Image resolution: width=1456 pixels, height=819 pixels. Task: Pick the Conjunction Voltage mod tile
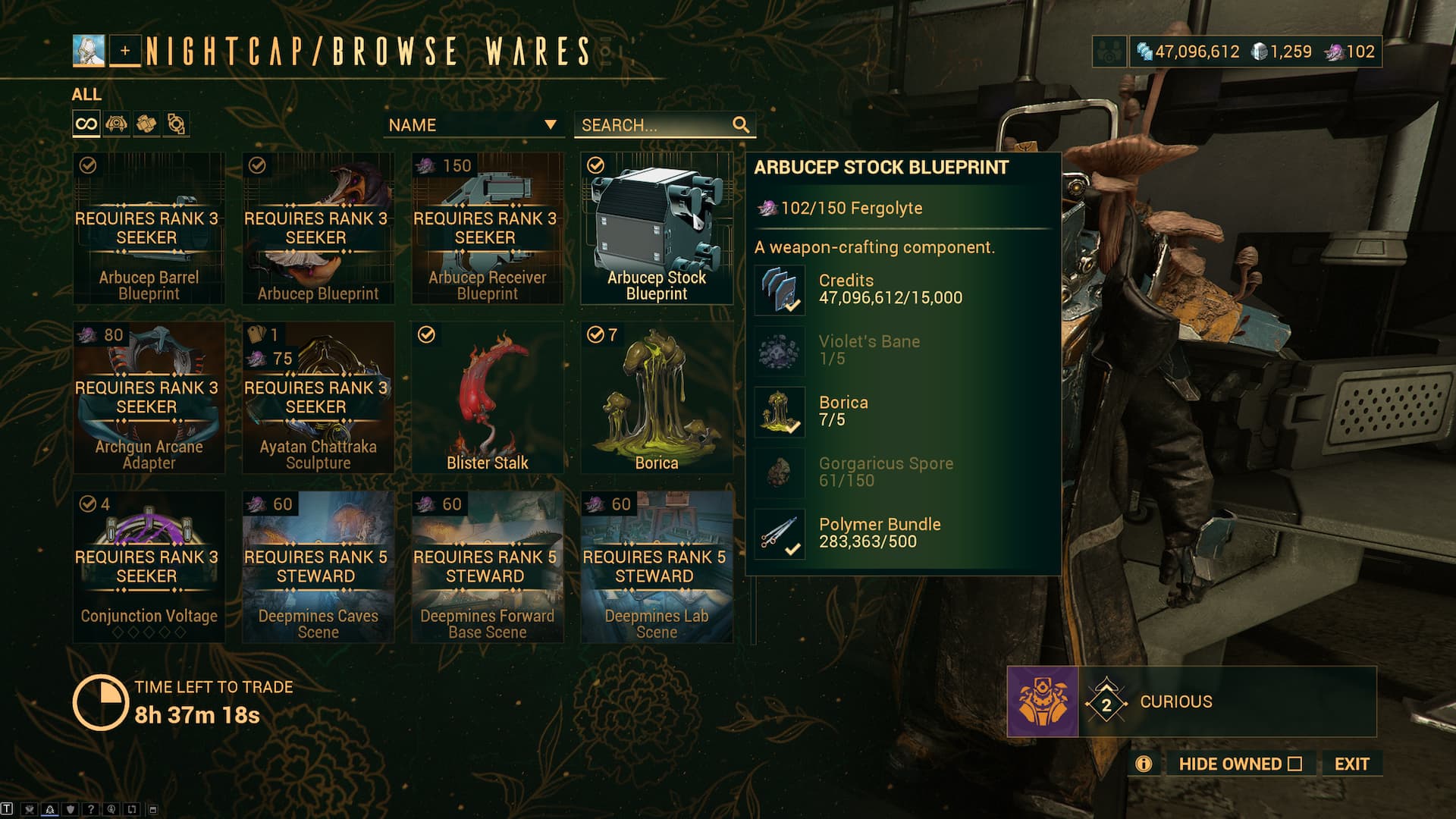149,566
